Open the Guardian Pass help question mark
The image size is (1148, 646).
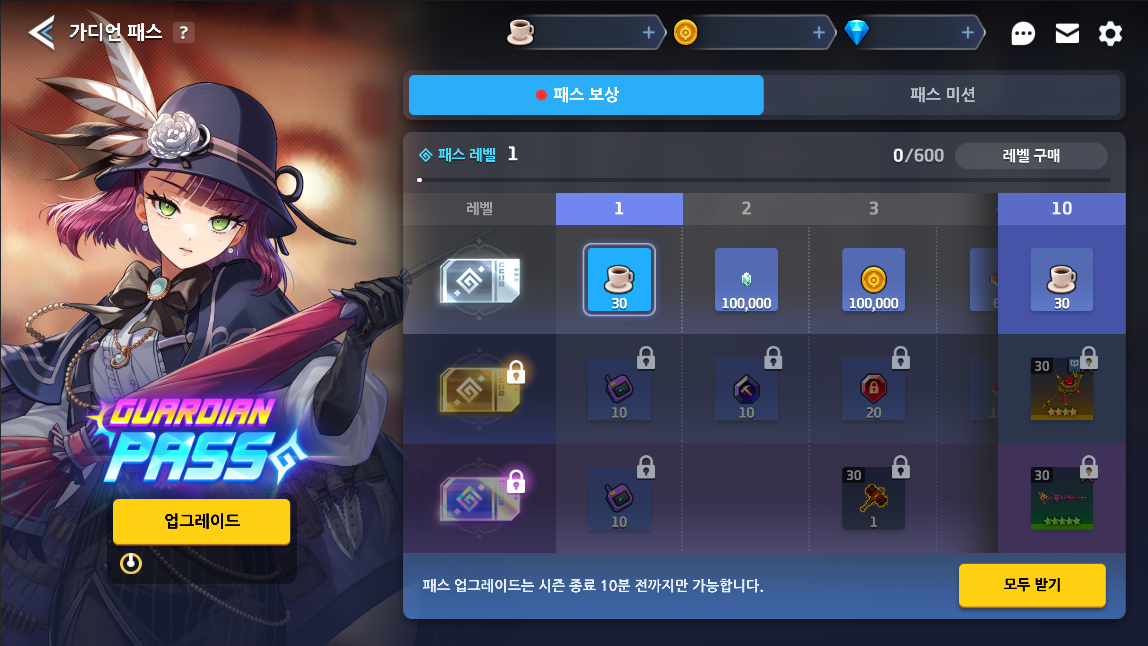[182, 32]
